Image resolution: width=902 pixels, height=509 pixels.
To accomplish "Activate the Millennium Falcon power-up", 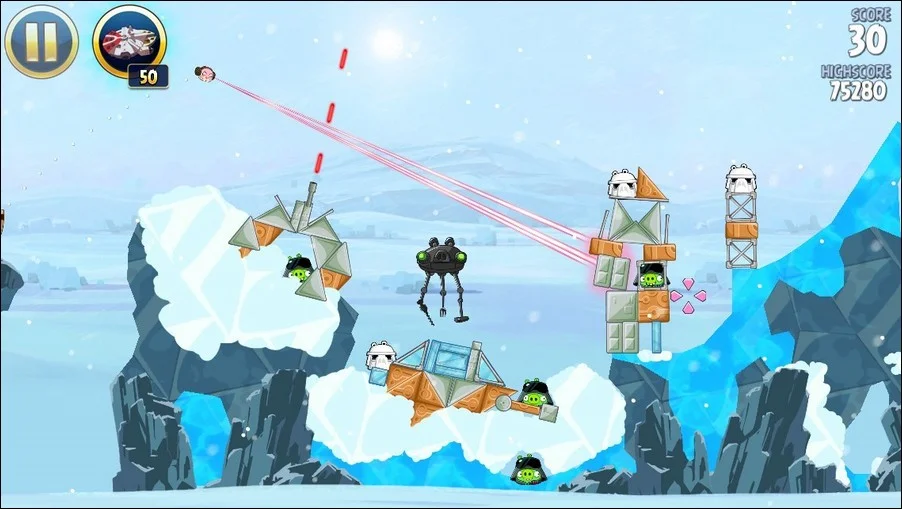I will point(129,41).
